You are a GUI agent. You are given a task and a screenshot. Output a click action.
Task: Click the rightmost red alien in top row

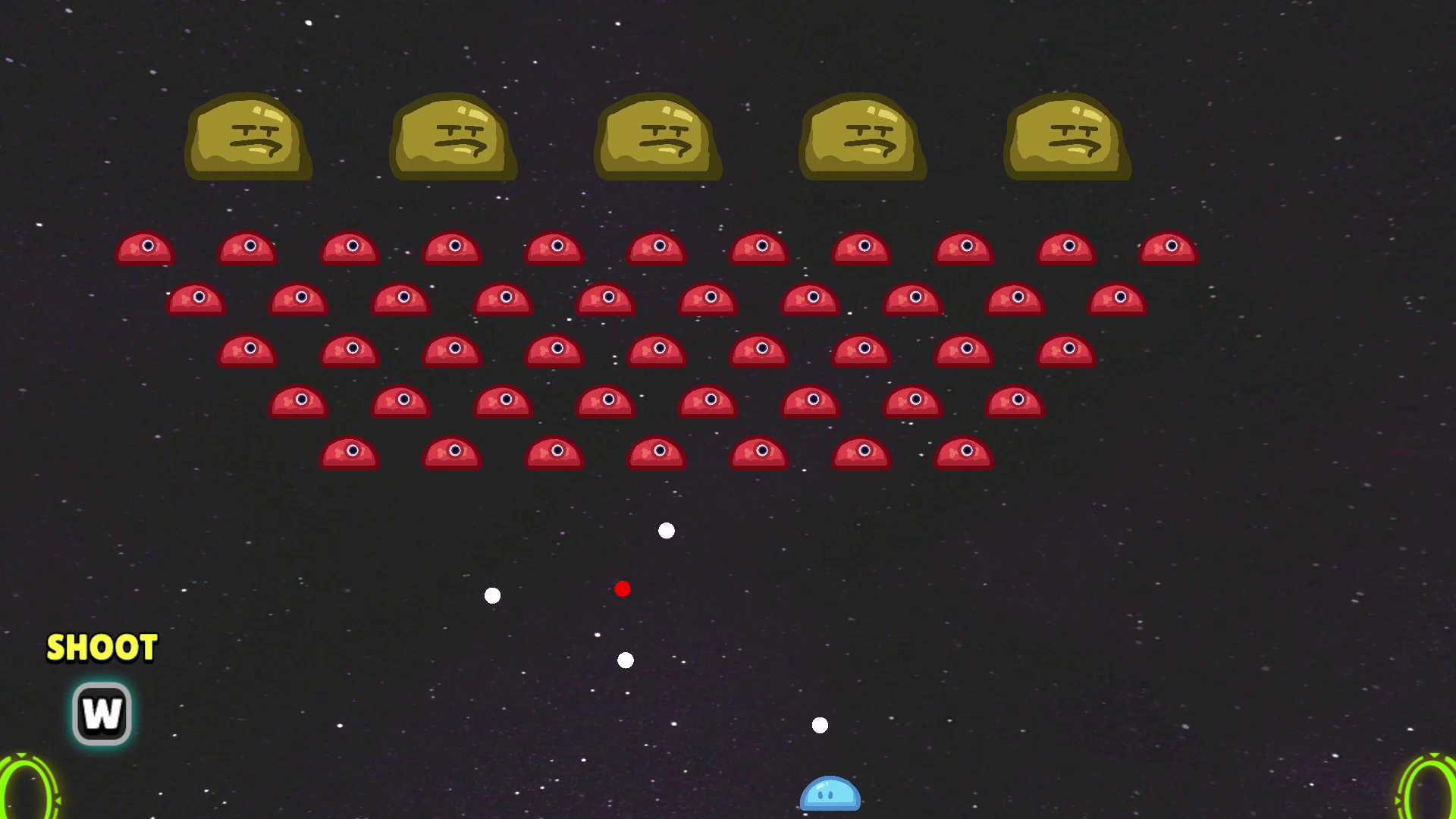[x=1169, y=246]
